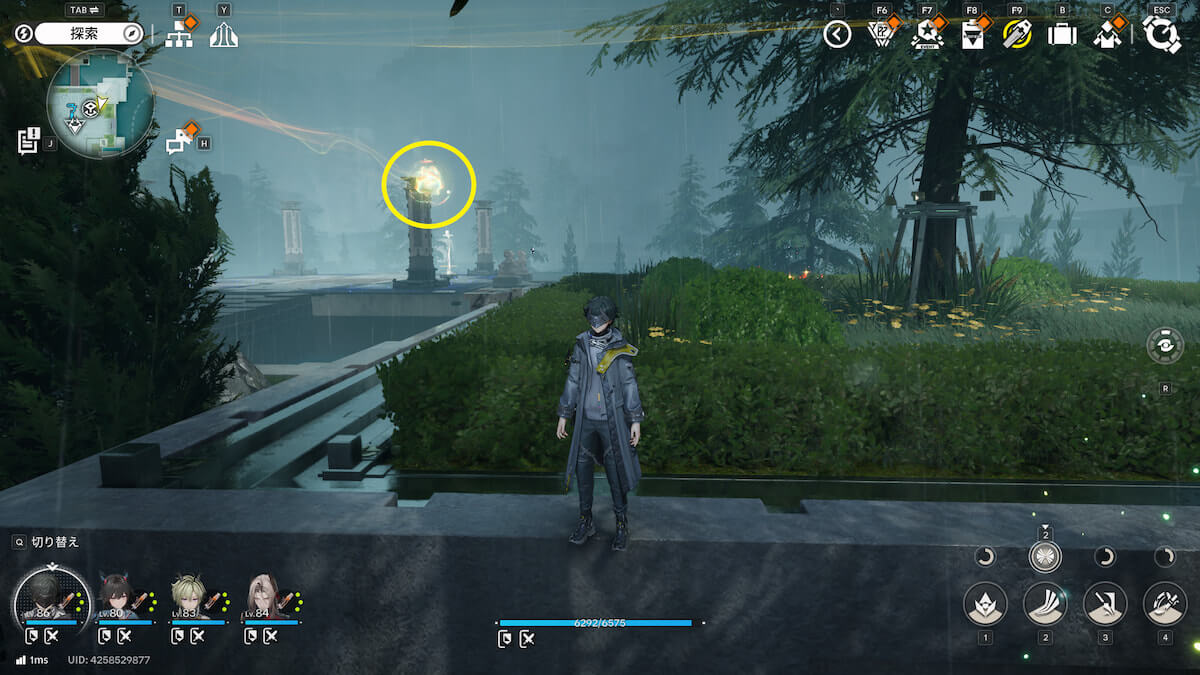Click the circled left-arrow collapse button
This screenshot has width=1200, height=675.
point(837,35)
